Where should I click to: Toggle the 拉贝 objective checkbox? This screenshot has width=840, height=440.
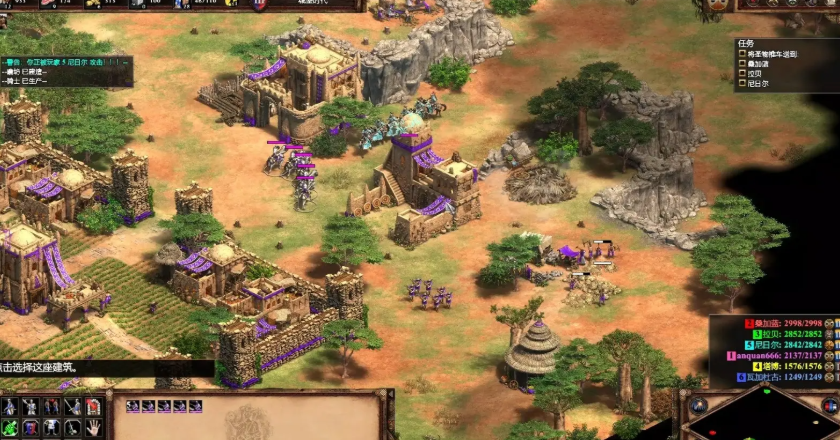pos(741,74)
